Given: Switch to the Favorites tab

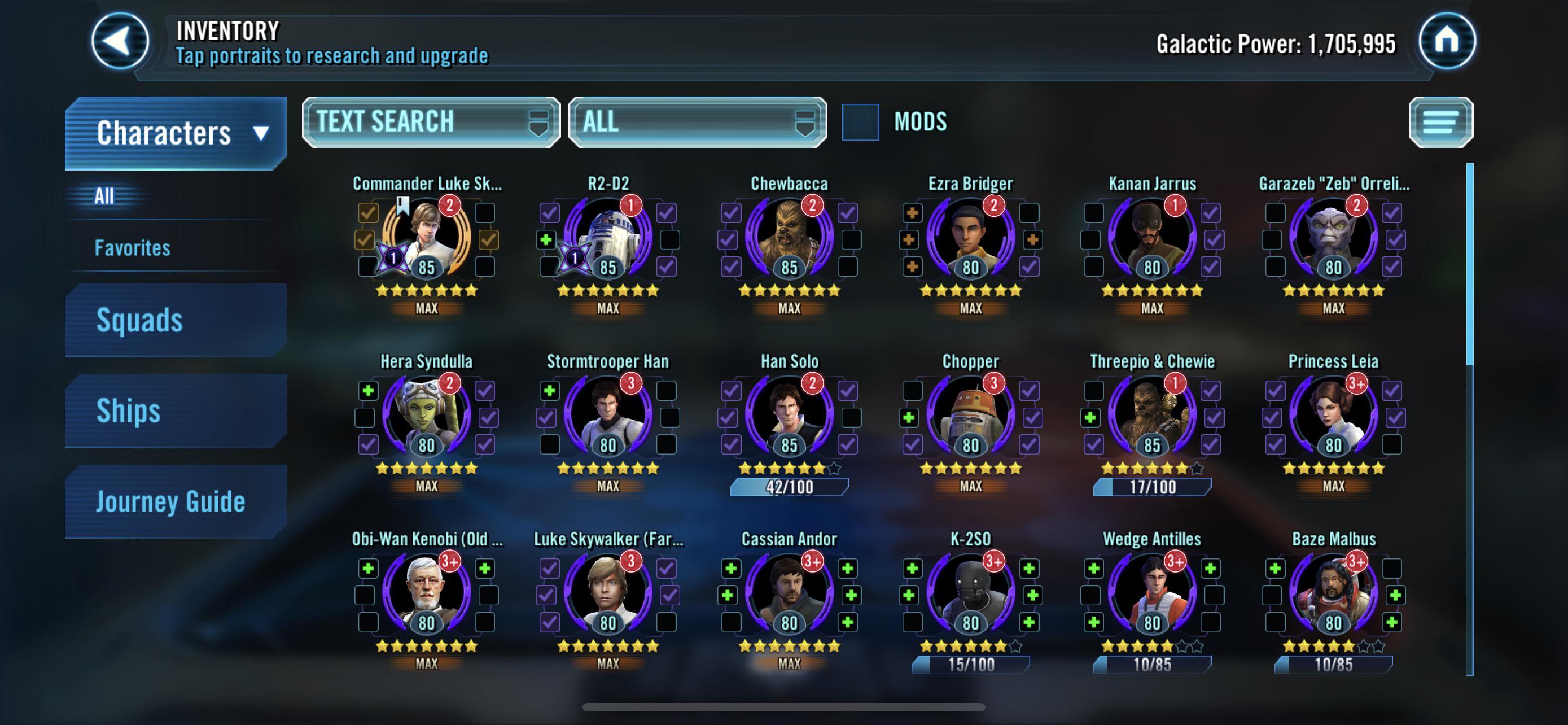Looking at the screenshot, I should 131,248.
